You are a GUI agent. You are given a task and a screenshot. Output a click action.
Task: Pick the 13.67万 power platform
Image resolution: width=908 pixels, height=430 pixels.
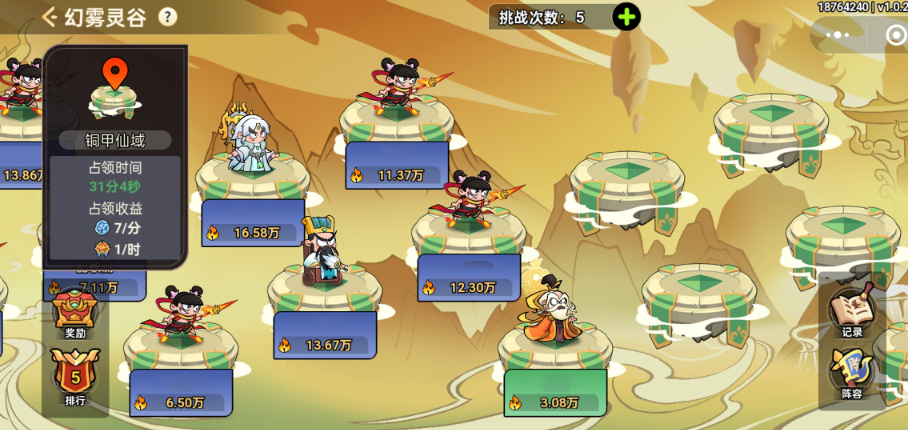[322, 293]
